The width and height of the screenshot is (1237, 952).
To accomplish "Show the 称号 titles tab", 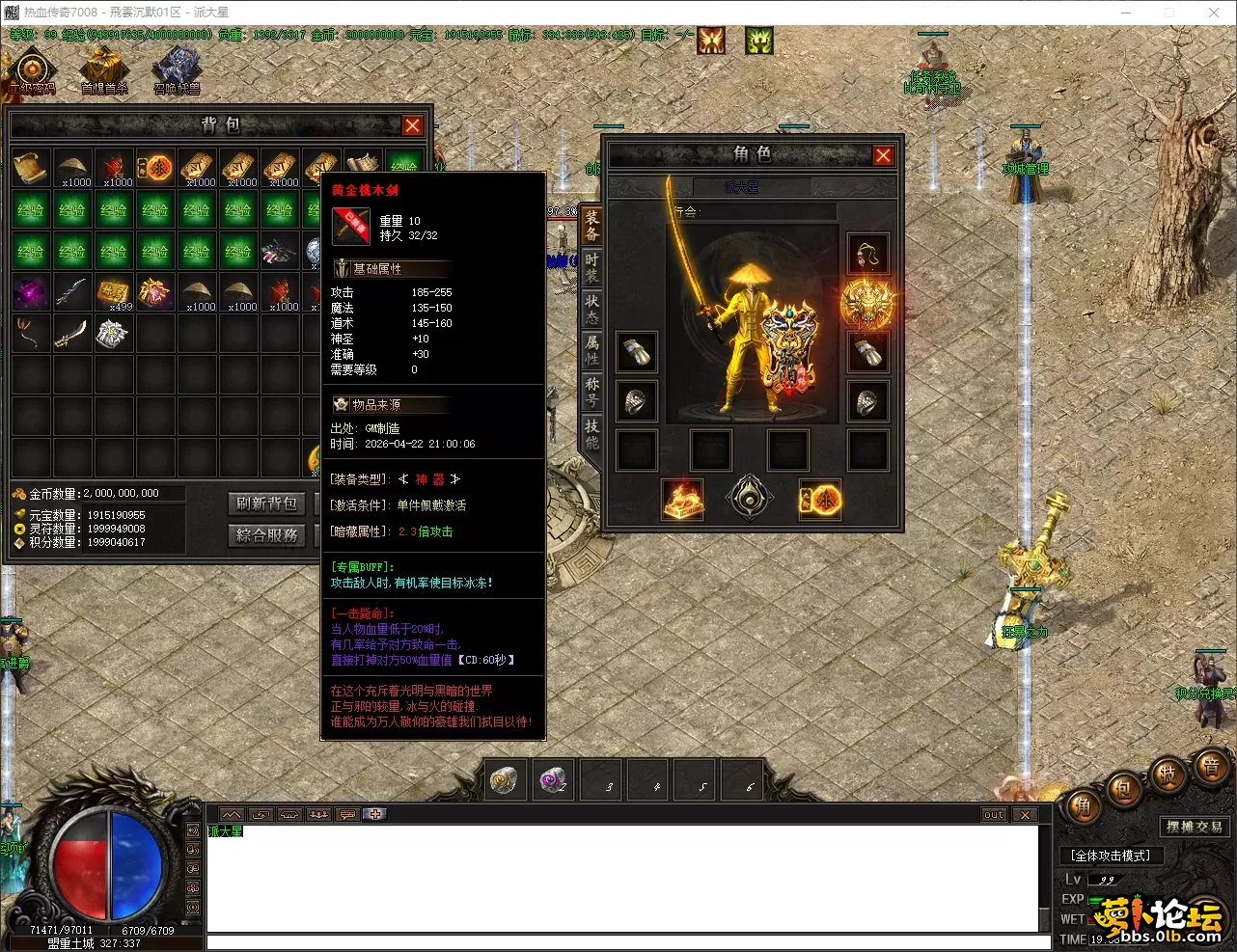I will point(591,392).
